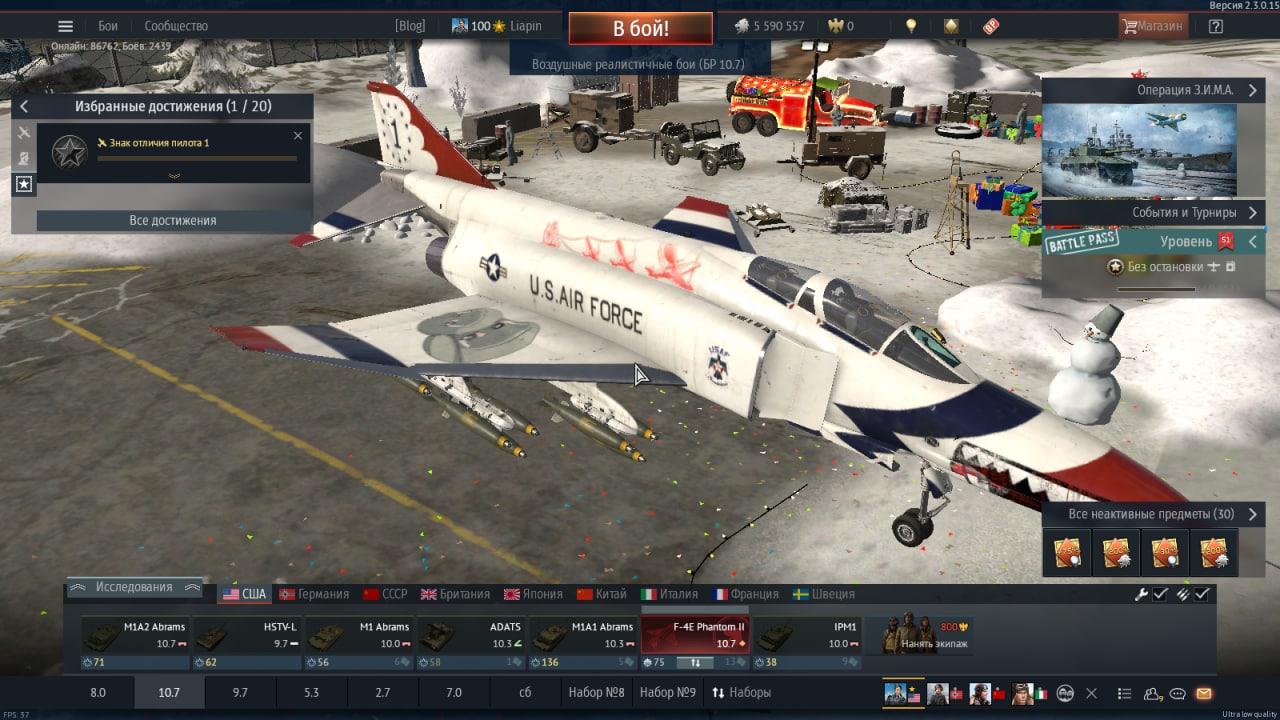Open the Сообщество menu

(x=176, y=26)
